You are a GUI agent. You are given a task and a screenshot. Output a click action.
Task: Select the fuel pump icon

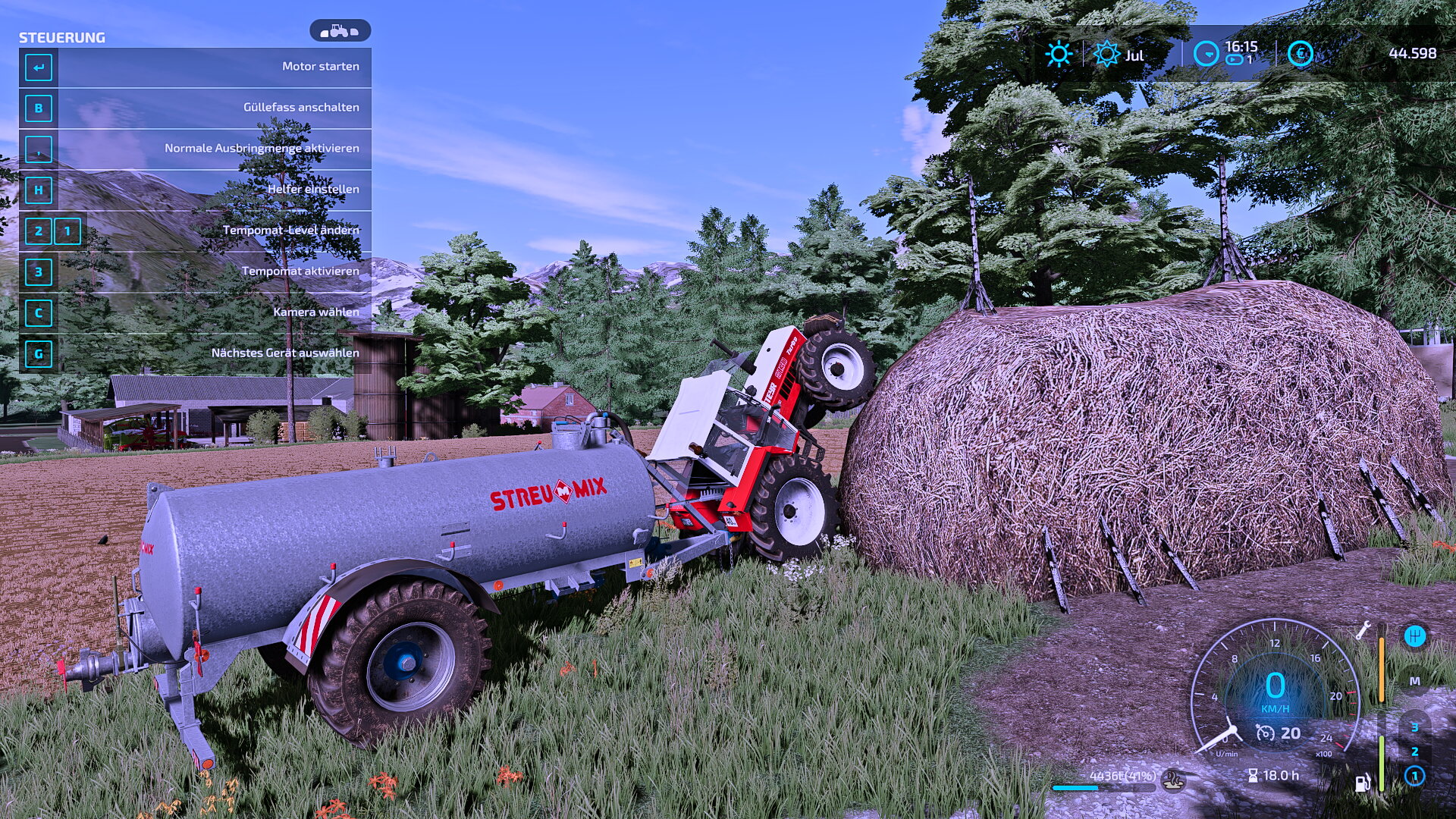click(x=1363, y=782)
